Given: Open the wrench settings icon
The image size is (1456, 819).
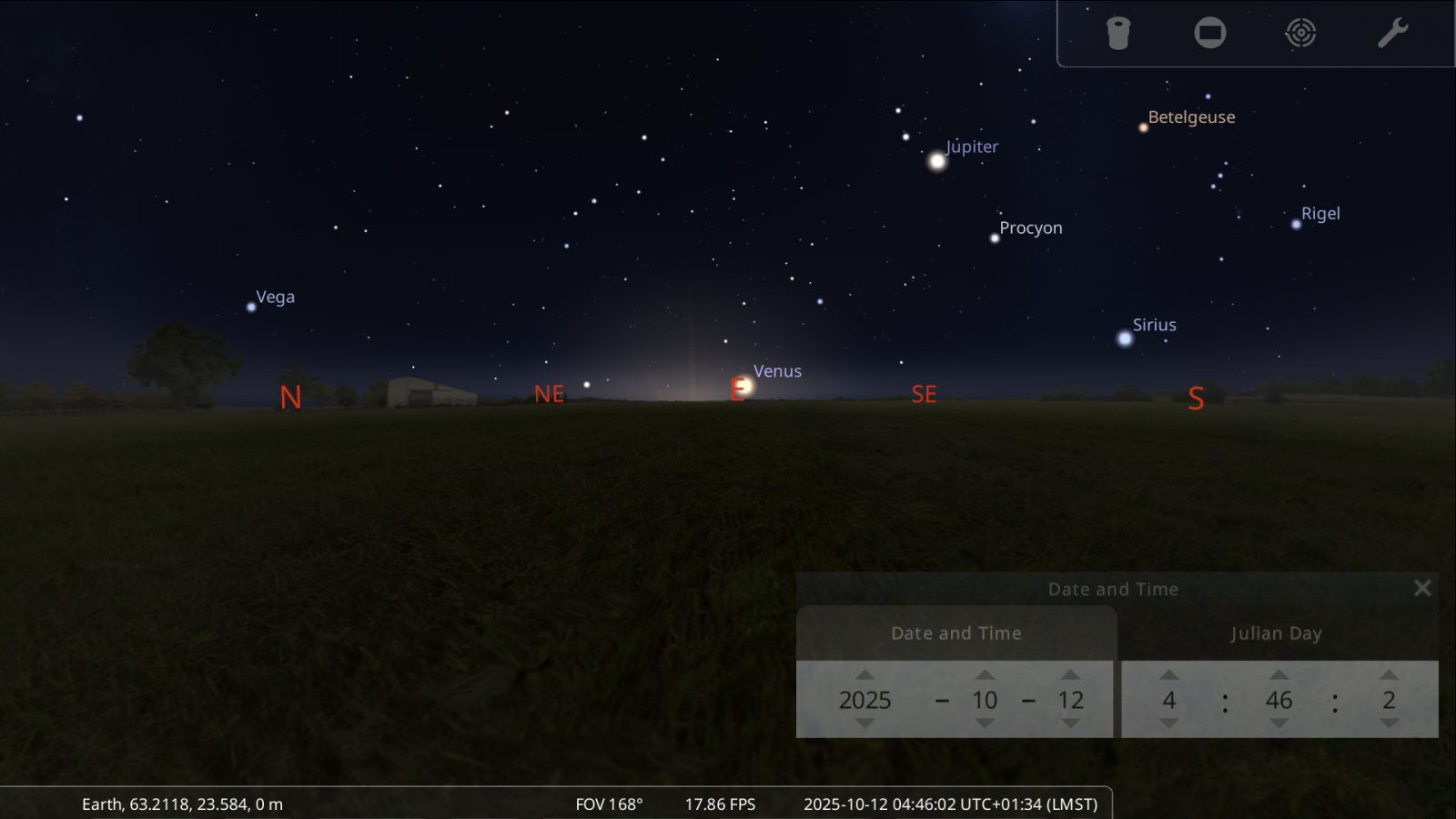Looking at the screenshot, I should (x=1391, y=32).
